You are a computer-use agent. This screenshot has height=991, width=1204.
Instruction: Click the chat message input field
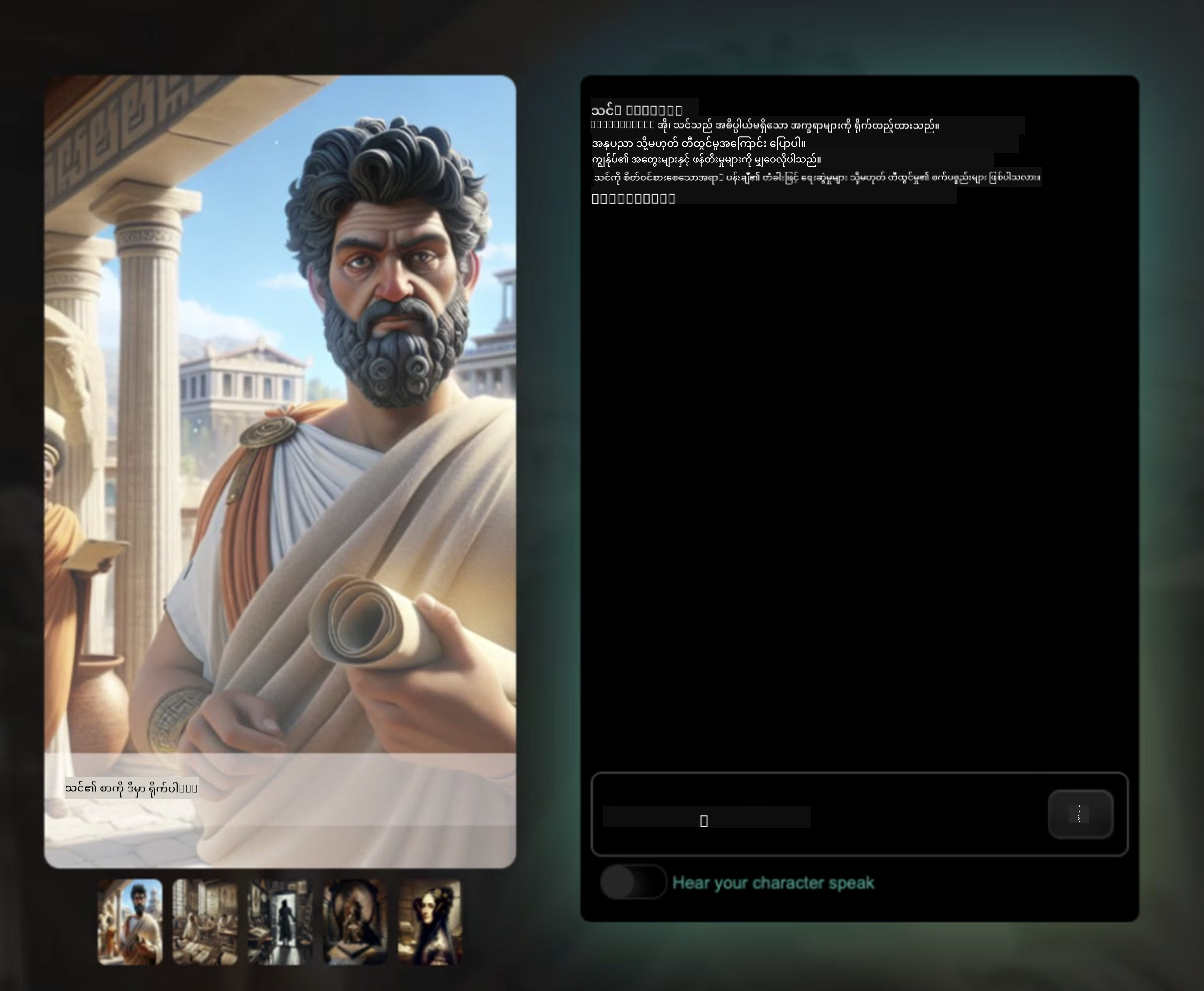point(815,815)
